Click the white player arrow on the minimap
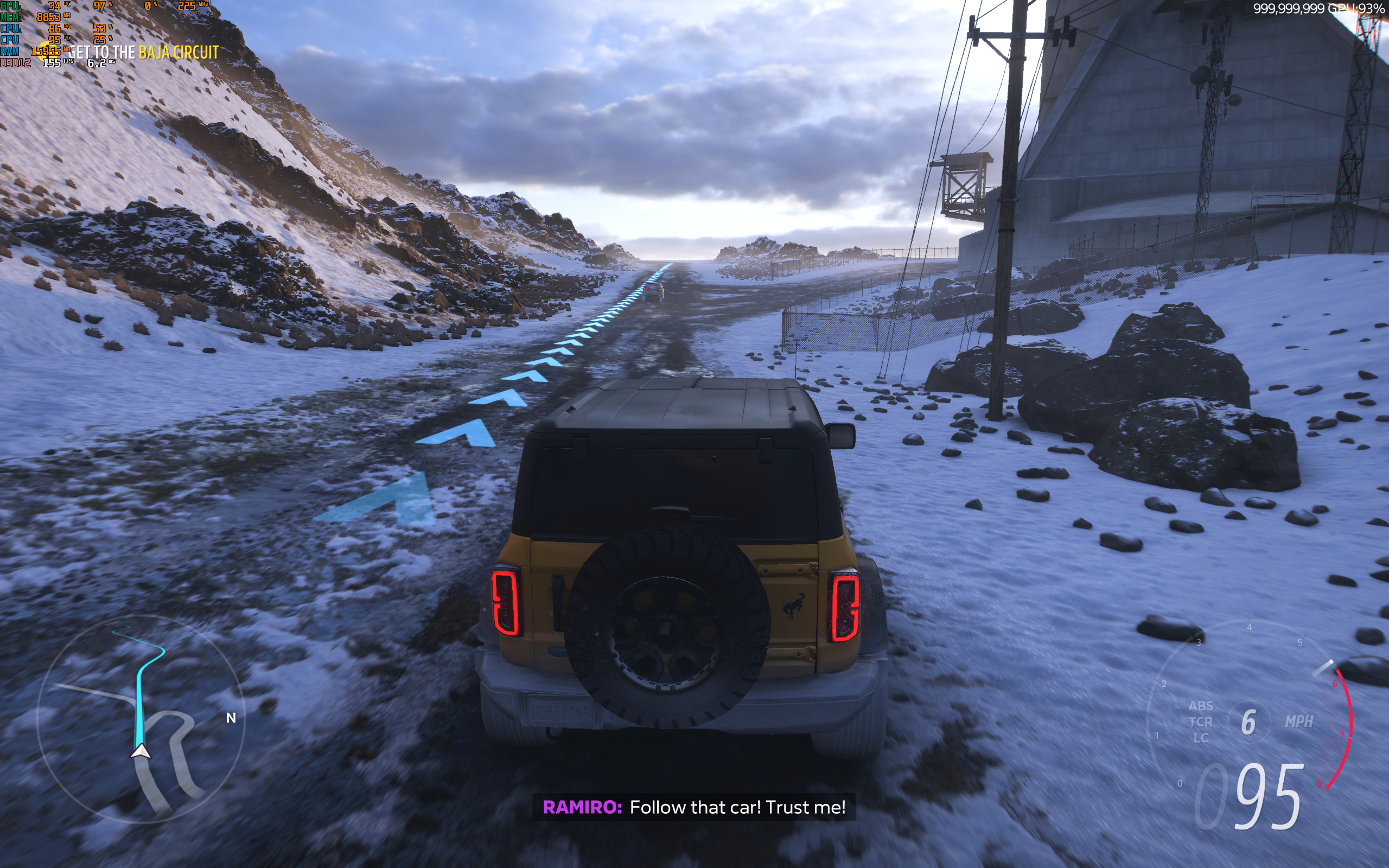The image size is (1389, 868). coord(141,751)
